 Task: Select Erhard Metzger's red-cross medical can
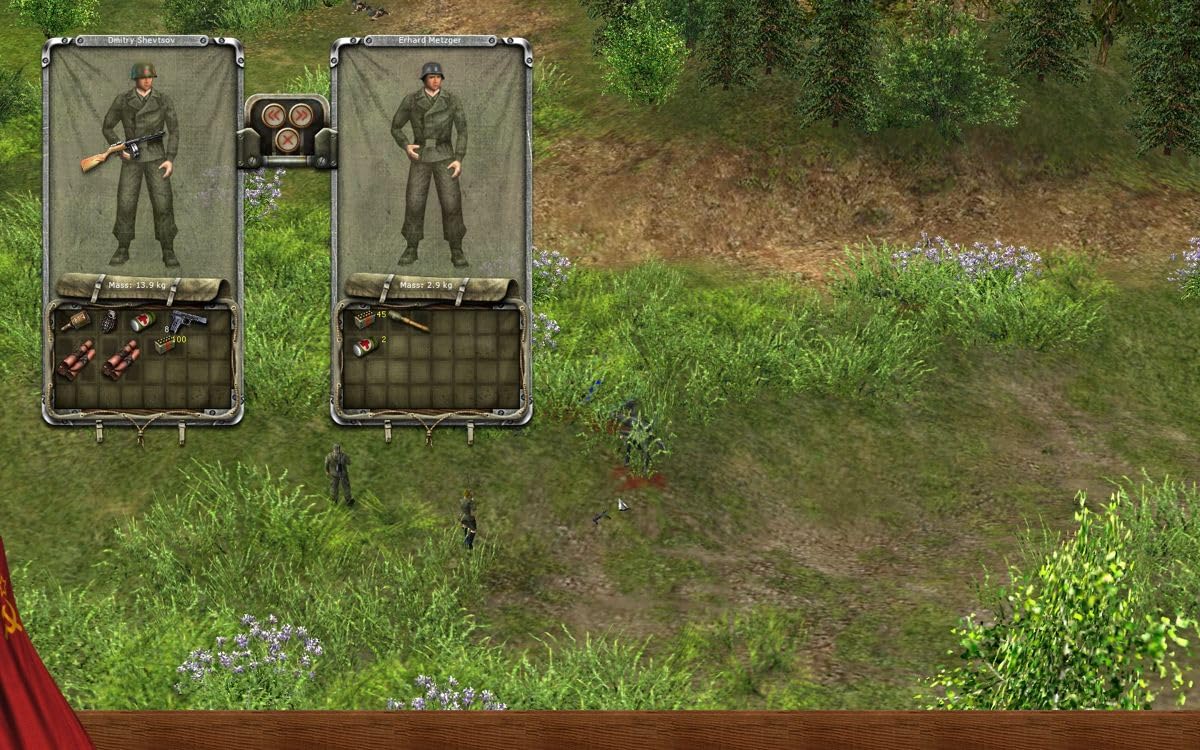click(x=363, y=346)
